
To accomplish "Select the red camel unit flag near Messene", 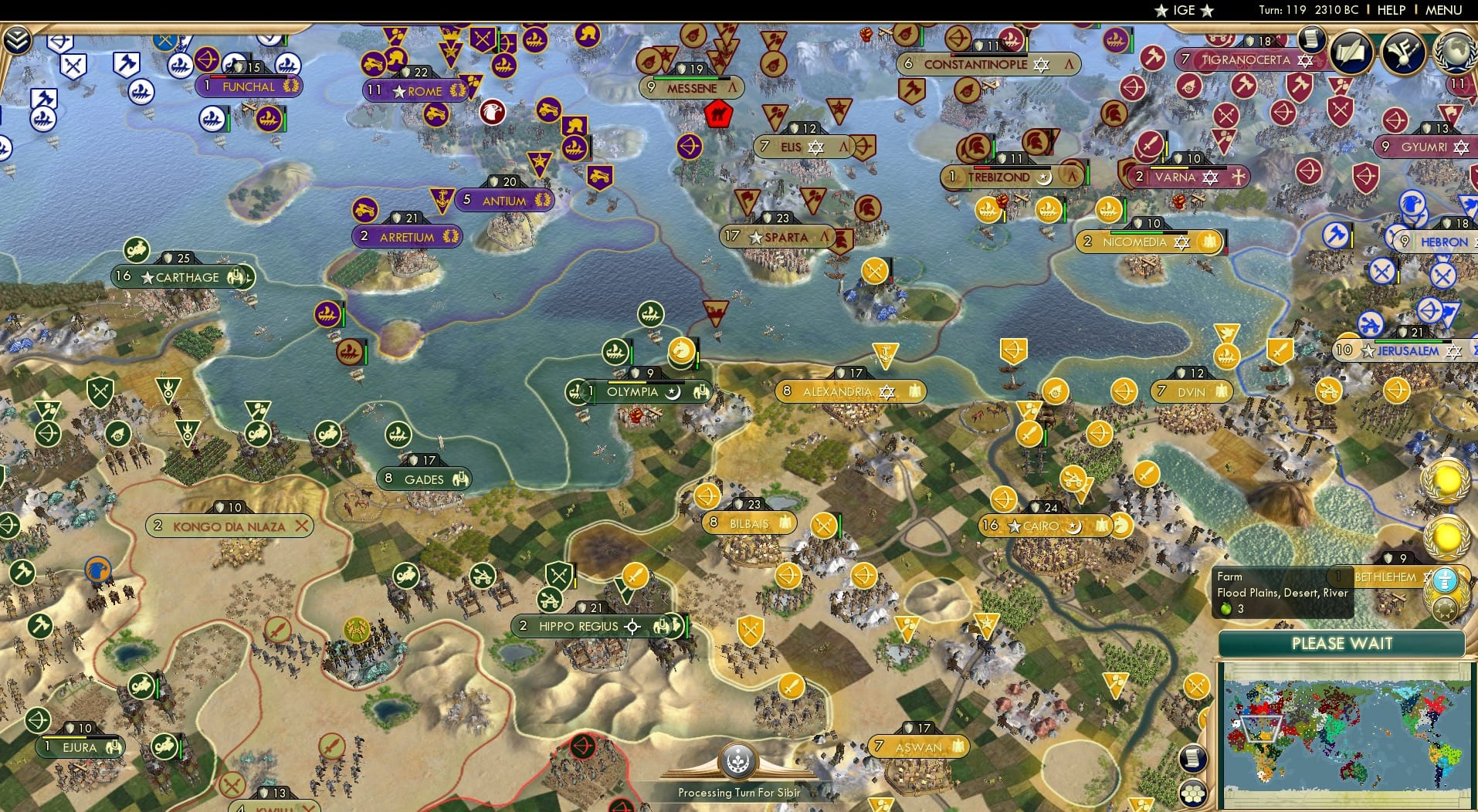I will click(x=717, y=114).
